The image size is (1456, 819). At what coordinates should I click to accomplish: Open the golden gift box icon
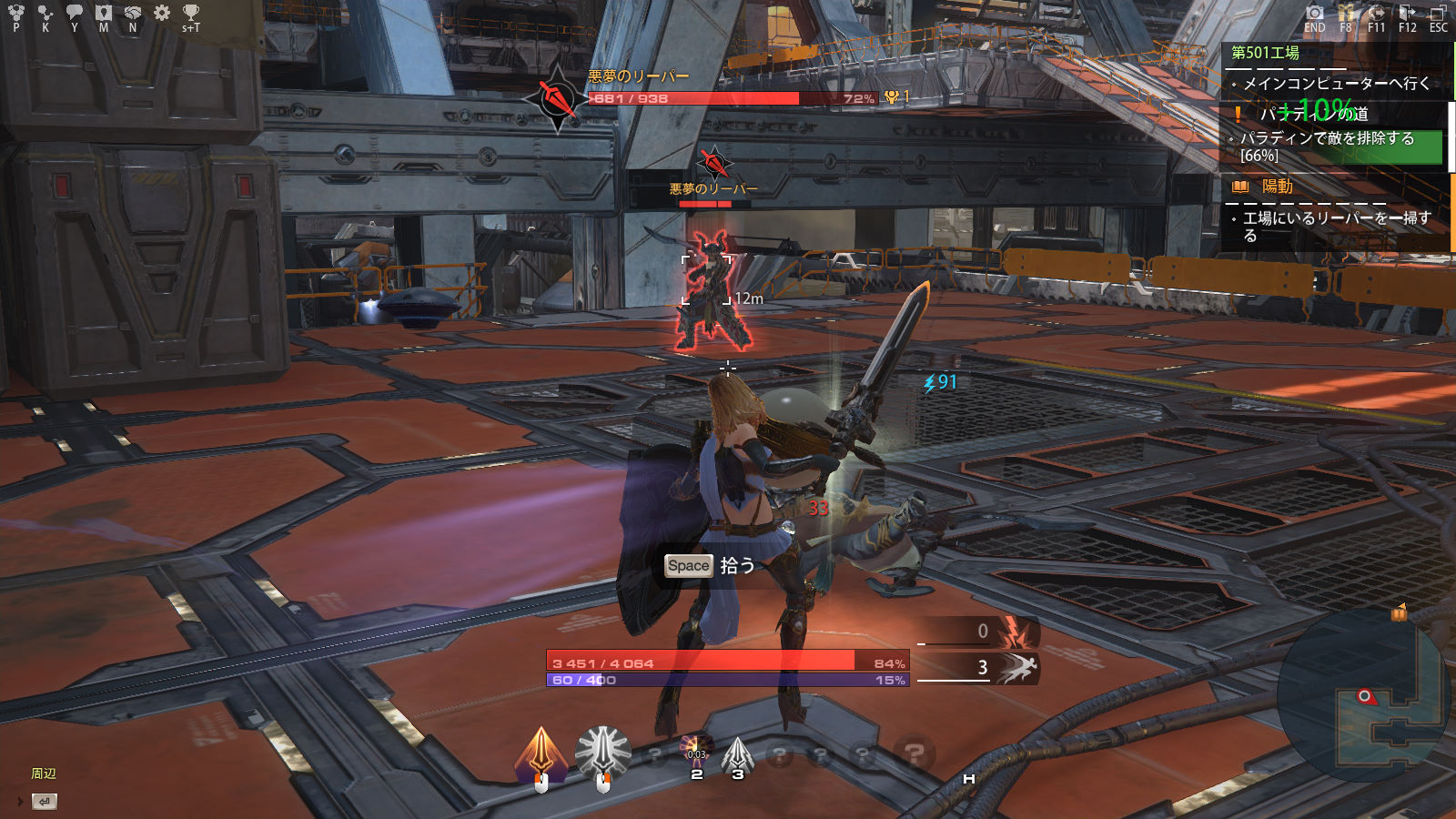(x=1346, y=13)
